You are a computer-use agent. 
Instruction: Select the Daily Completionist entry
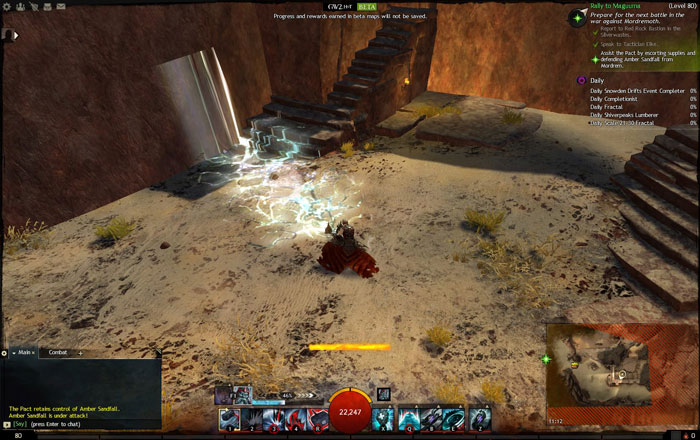click(616, 99)
